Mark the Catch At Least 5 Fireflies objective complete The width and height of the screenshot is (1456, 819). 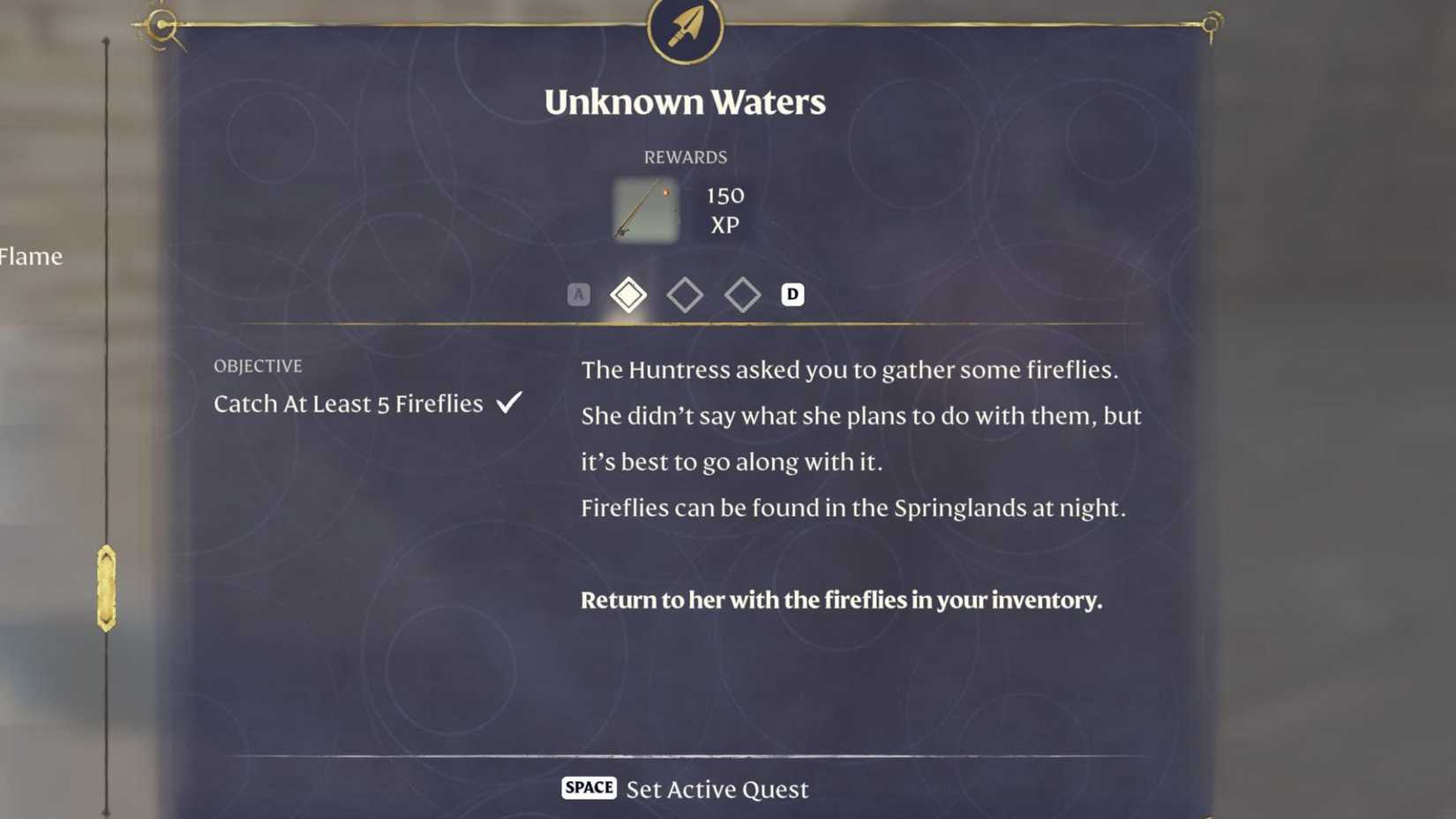[x=349, y=404]
